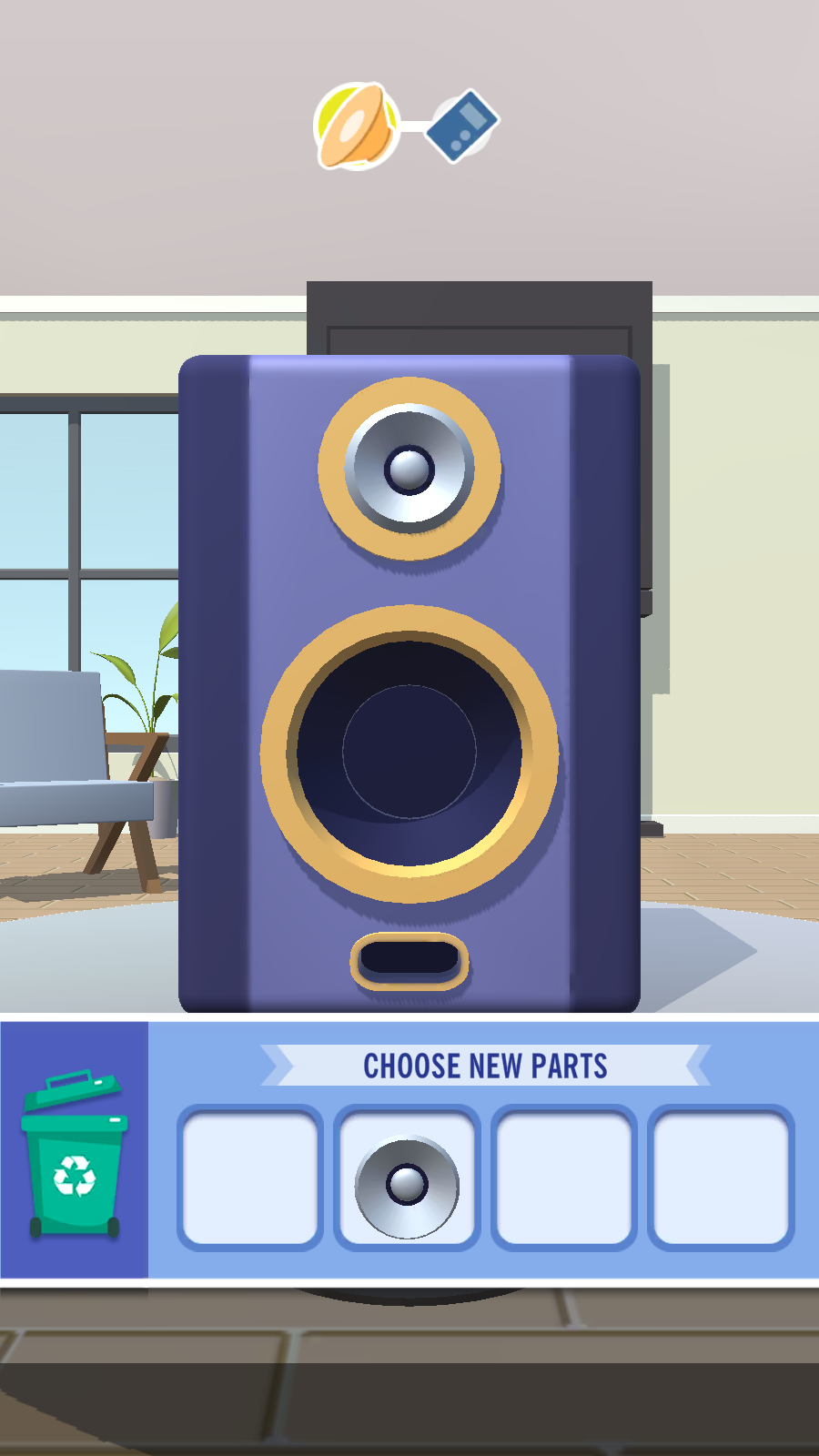Select the silver speaker cone part

point(407,1185)
